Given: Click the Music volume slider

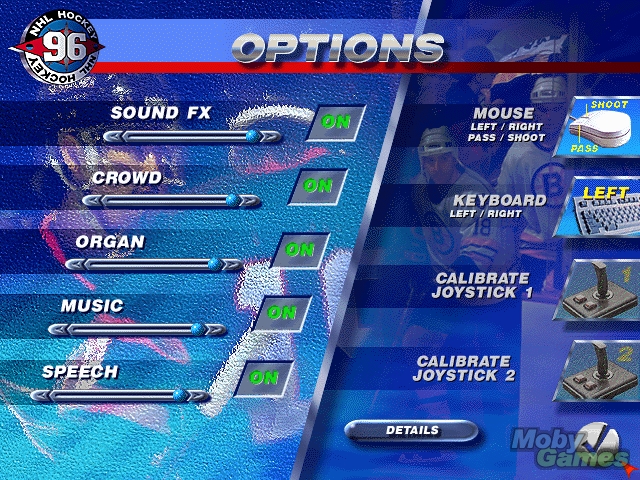Looking at the screenshot, I should tap(137, 329).
